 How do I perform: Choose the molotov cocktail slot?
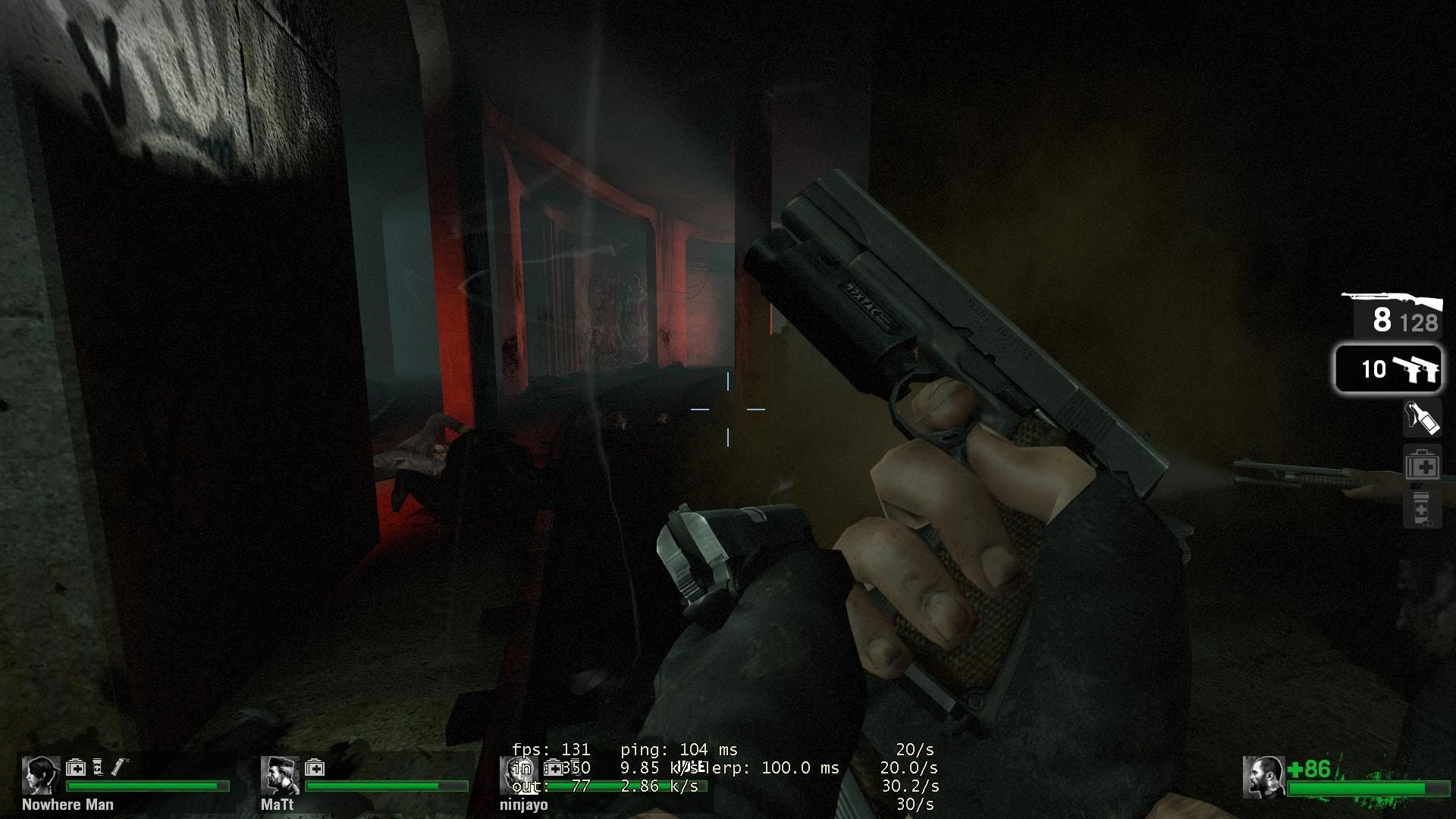click(x=1421, y=418)
